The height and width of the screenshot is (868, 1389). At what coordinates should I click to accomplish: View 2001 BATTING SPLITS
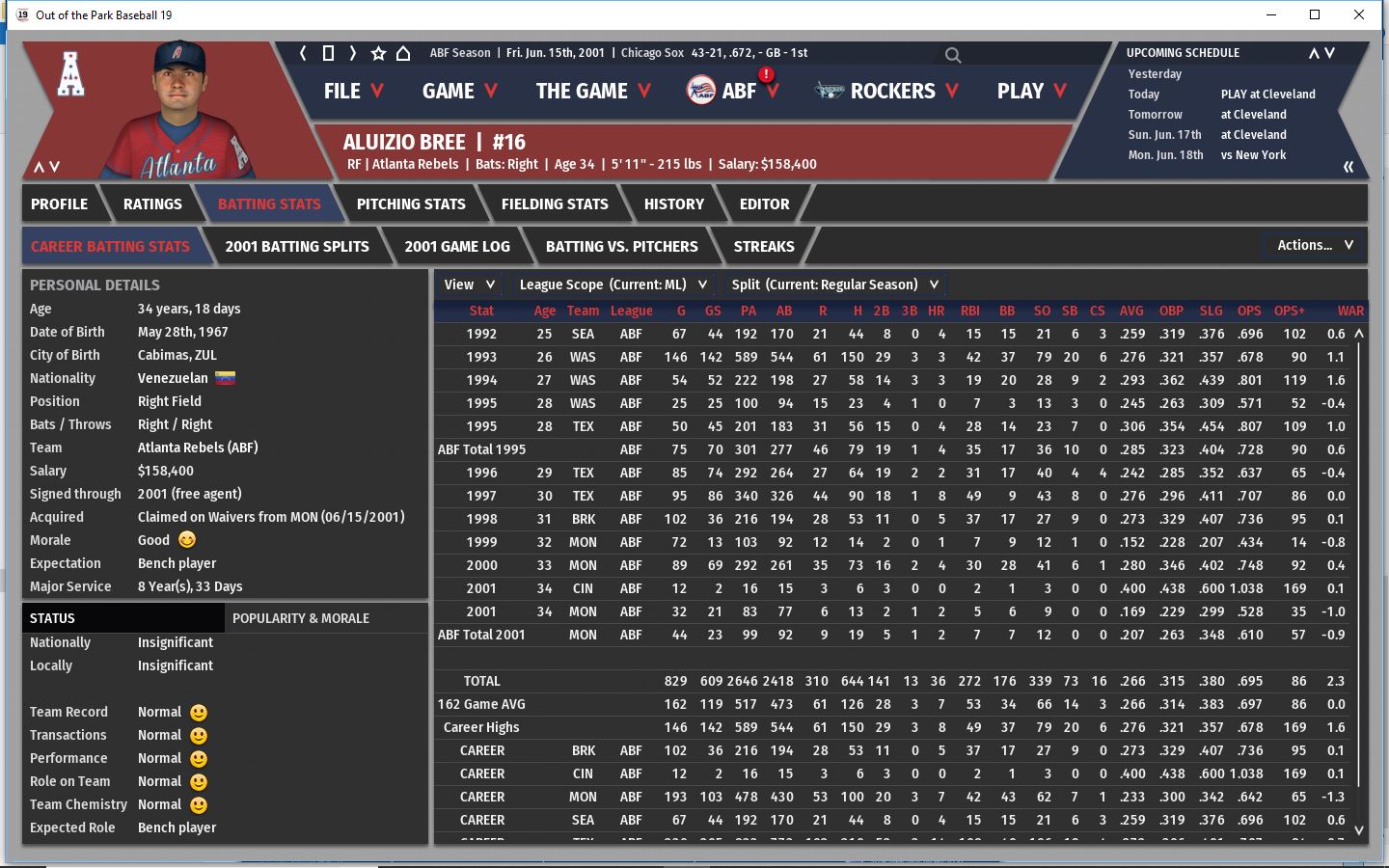pos(297,247)
